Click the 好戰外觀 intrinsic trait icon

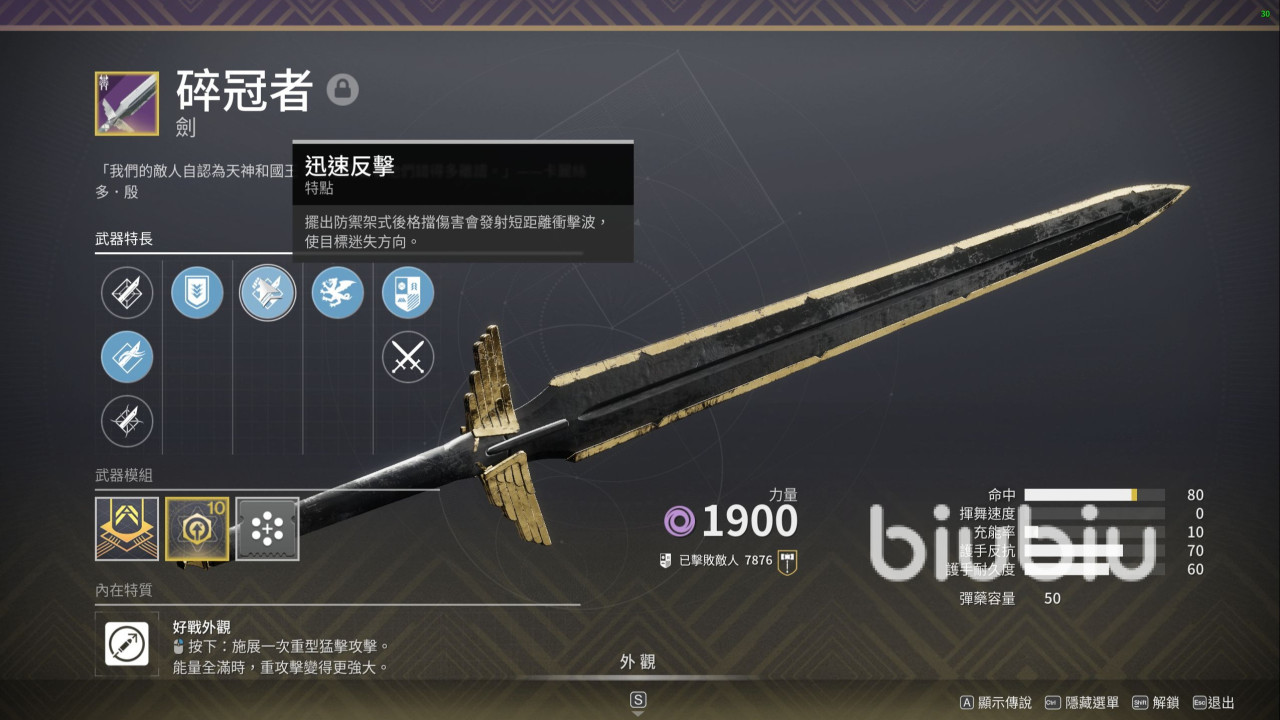(127, 644)
